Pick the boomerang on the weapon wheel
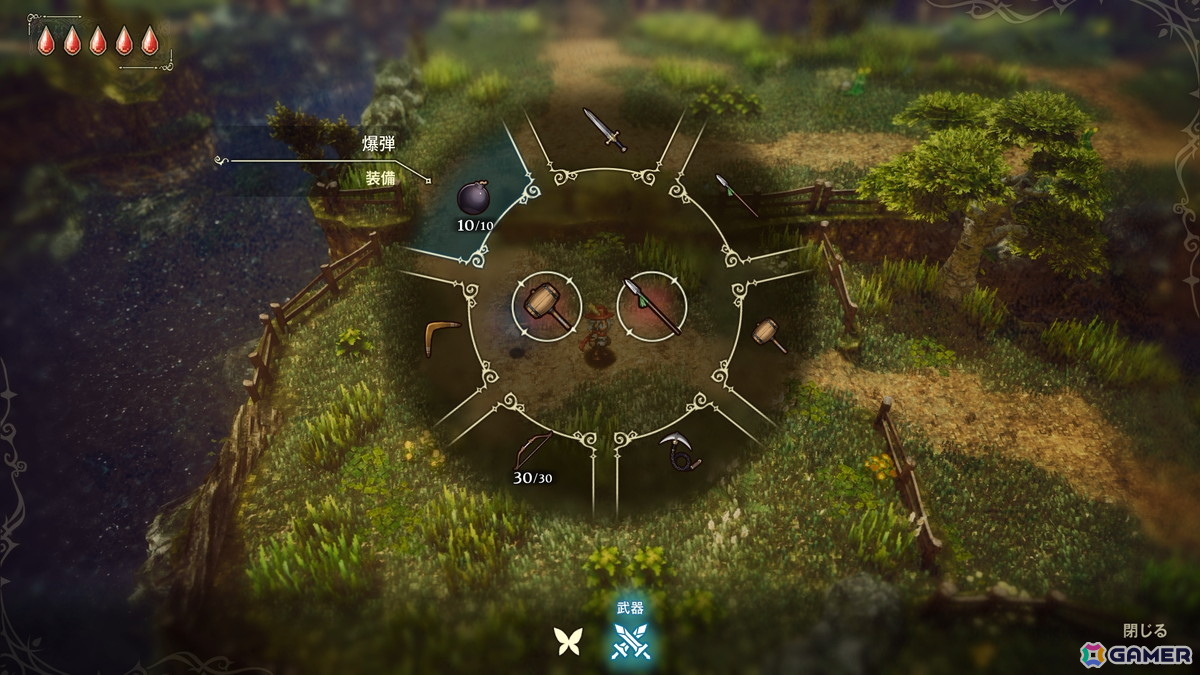The image size is (1200, 675). coord(440,335)
